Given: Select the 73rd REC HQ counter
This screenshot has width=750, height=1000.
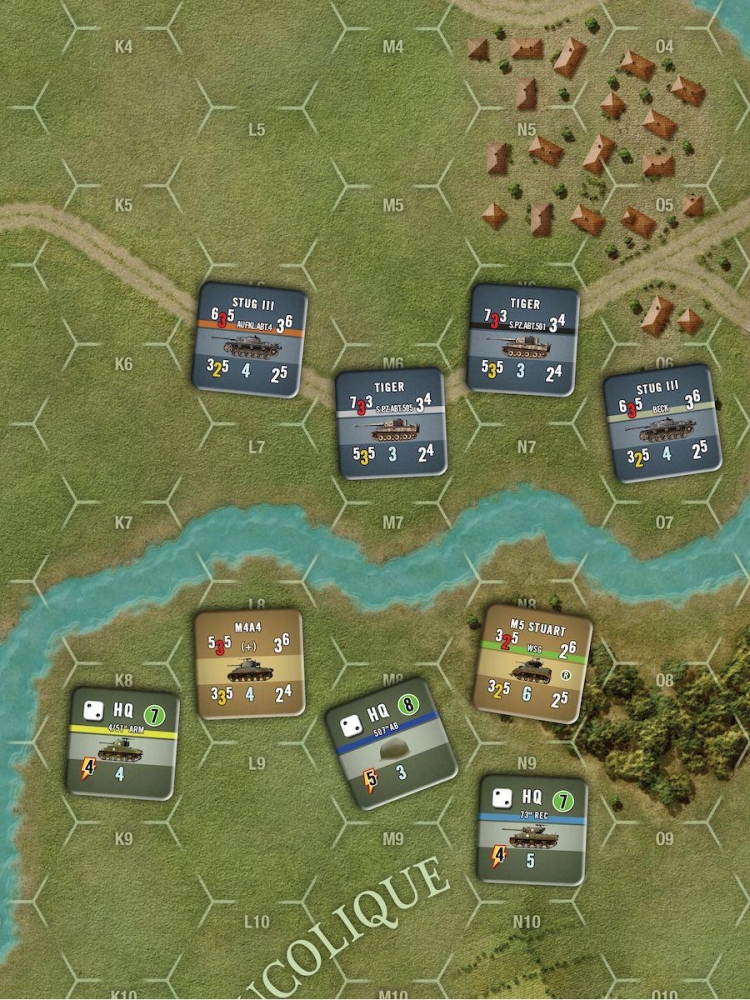Looking at the screenshot, I should [531, 829].
